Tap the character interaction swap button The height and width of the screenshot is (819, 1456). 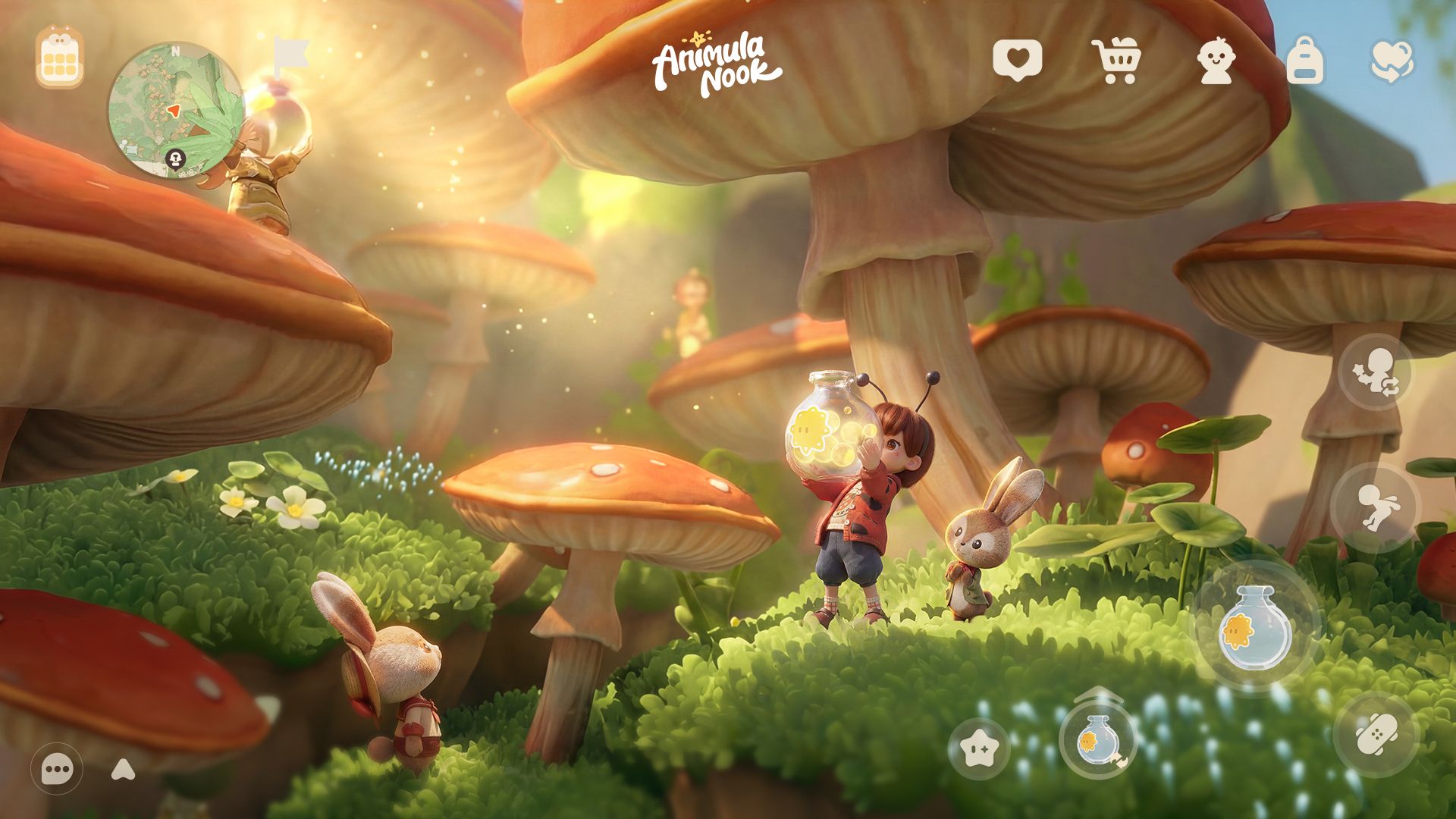[x=1376, y=372]
